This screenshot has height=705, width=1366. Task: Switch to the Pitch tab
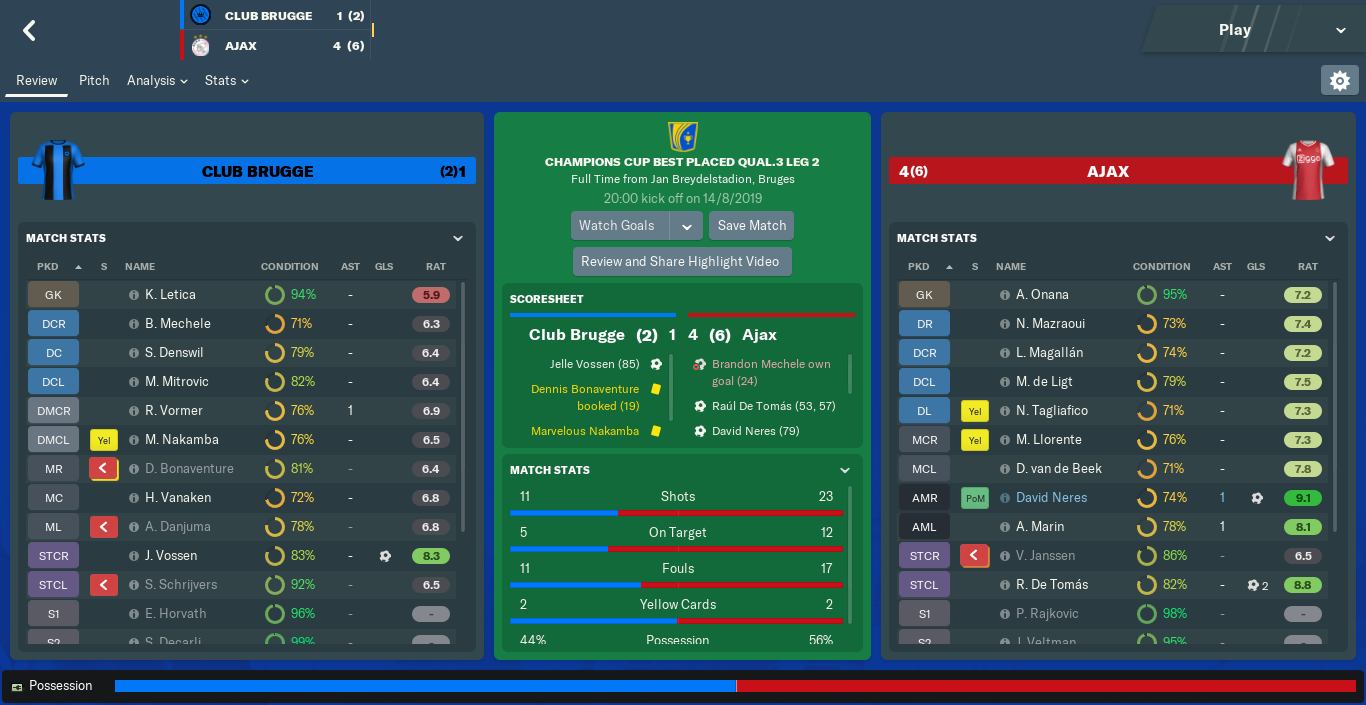94,80
